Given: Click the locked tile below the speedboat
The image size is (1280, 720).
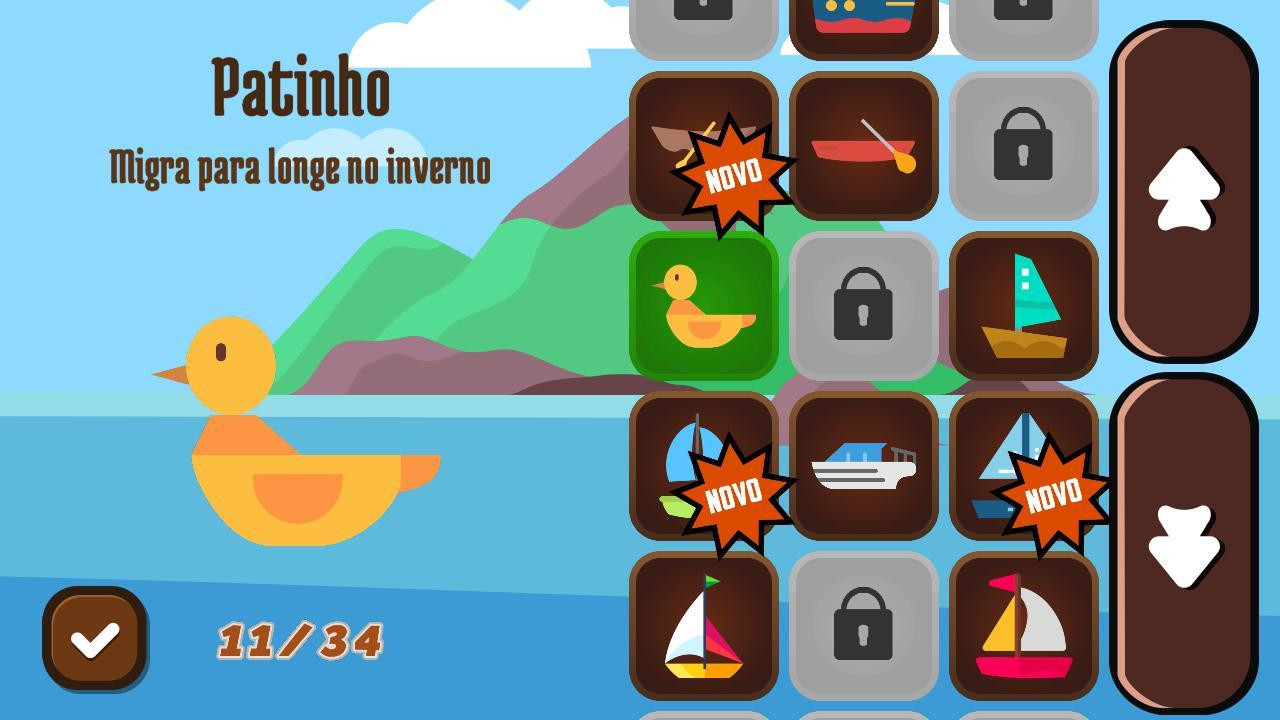Looking at the screenshot, I should point(864,625).
